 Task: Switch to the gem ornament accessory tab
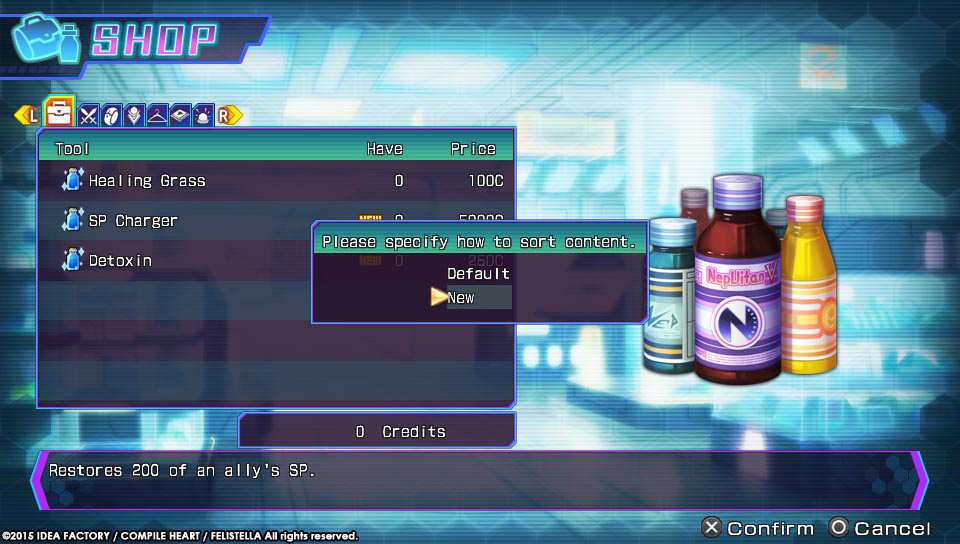click(x=134, y=115)
